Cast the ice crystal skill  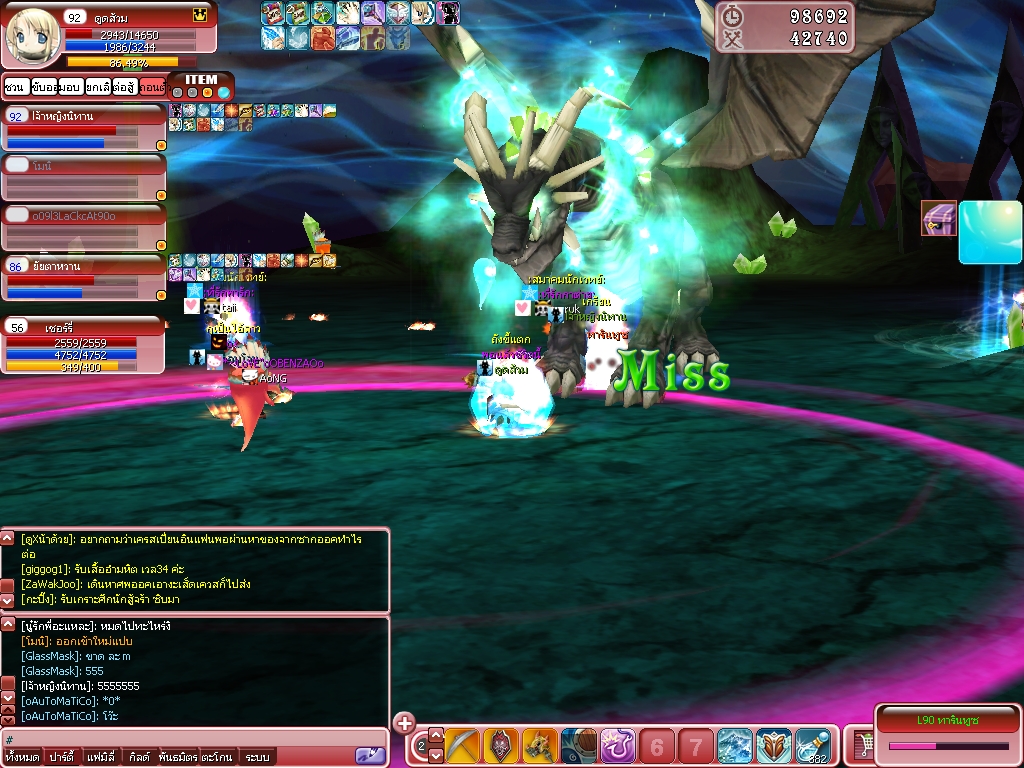point(735,746)
